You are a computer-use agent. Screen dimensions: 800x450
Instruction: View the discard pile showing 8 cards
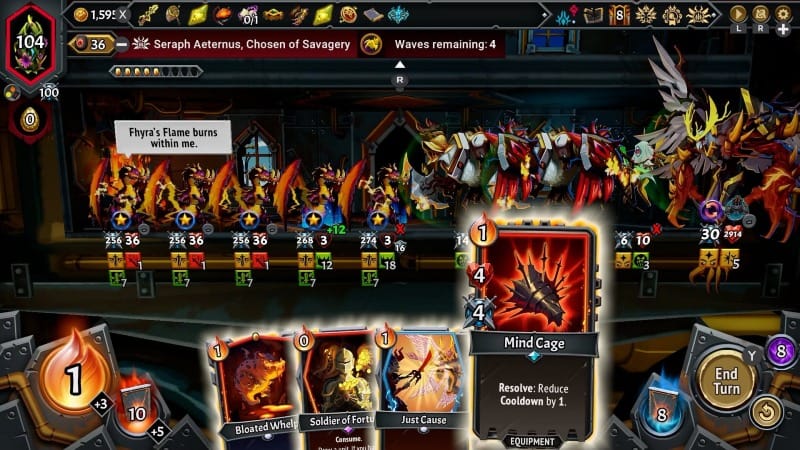click(660, 409)
